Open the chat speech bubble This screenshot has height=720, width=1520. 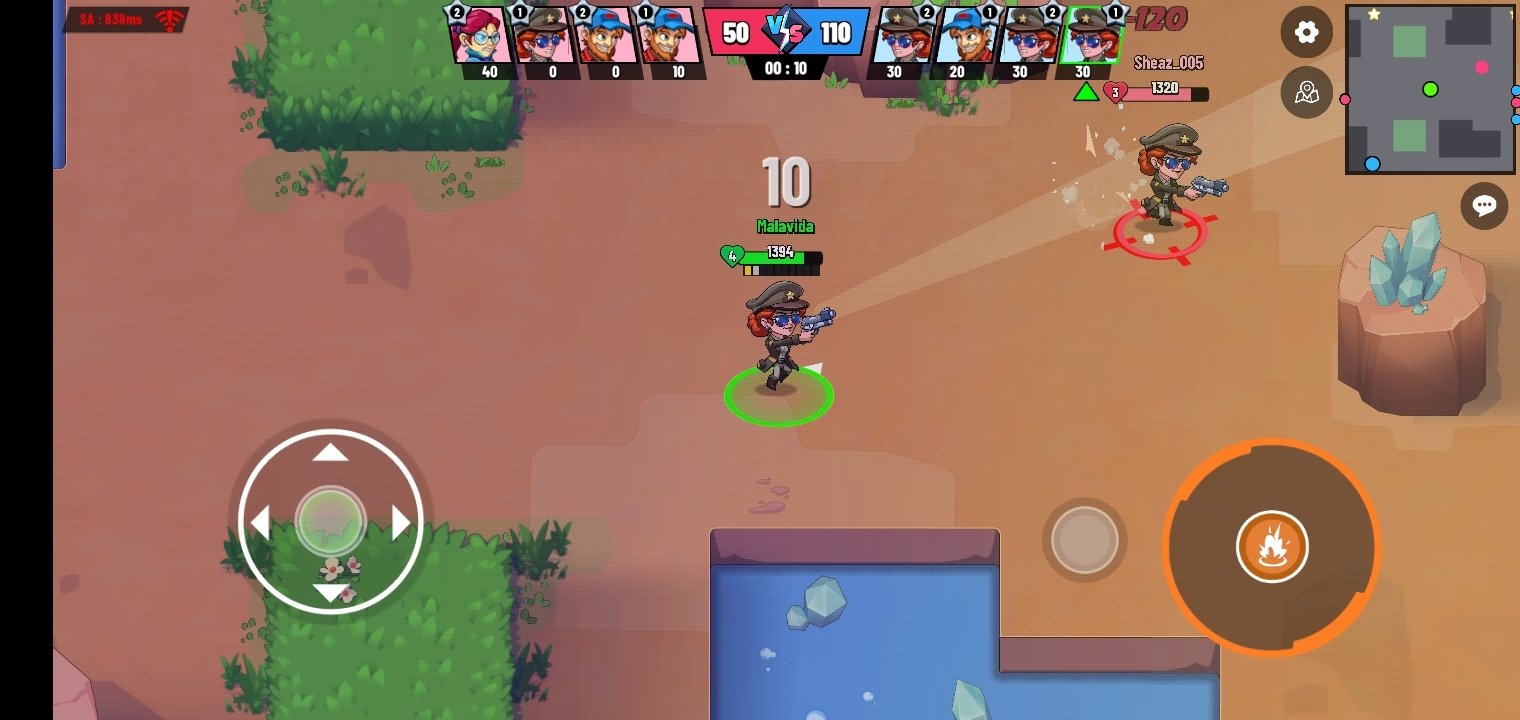pyautogui.click(x=1484, y=206)
